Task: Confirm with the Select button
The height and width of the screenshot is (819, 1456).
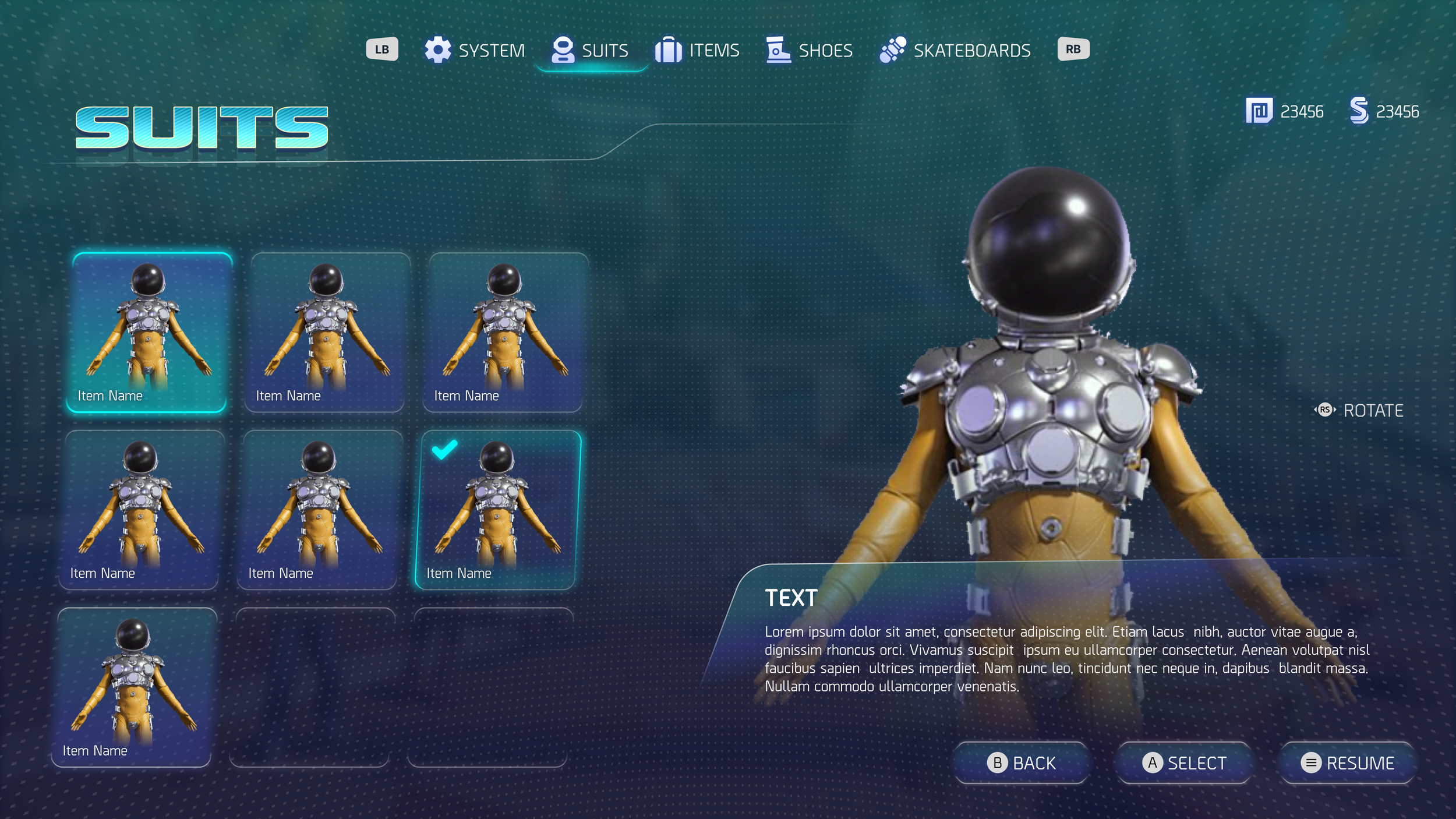Action: [1184, 762]
